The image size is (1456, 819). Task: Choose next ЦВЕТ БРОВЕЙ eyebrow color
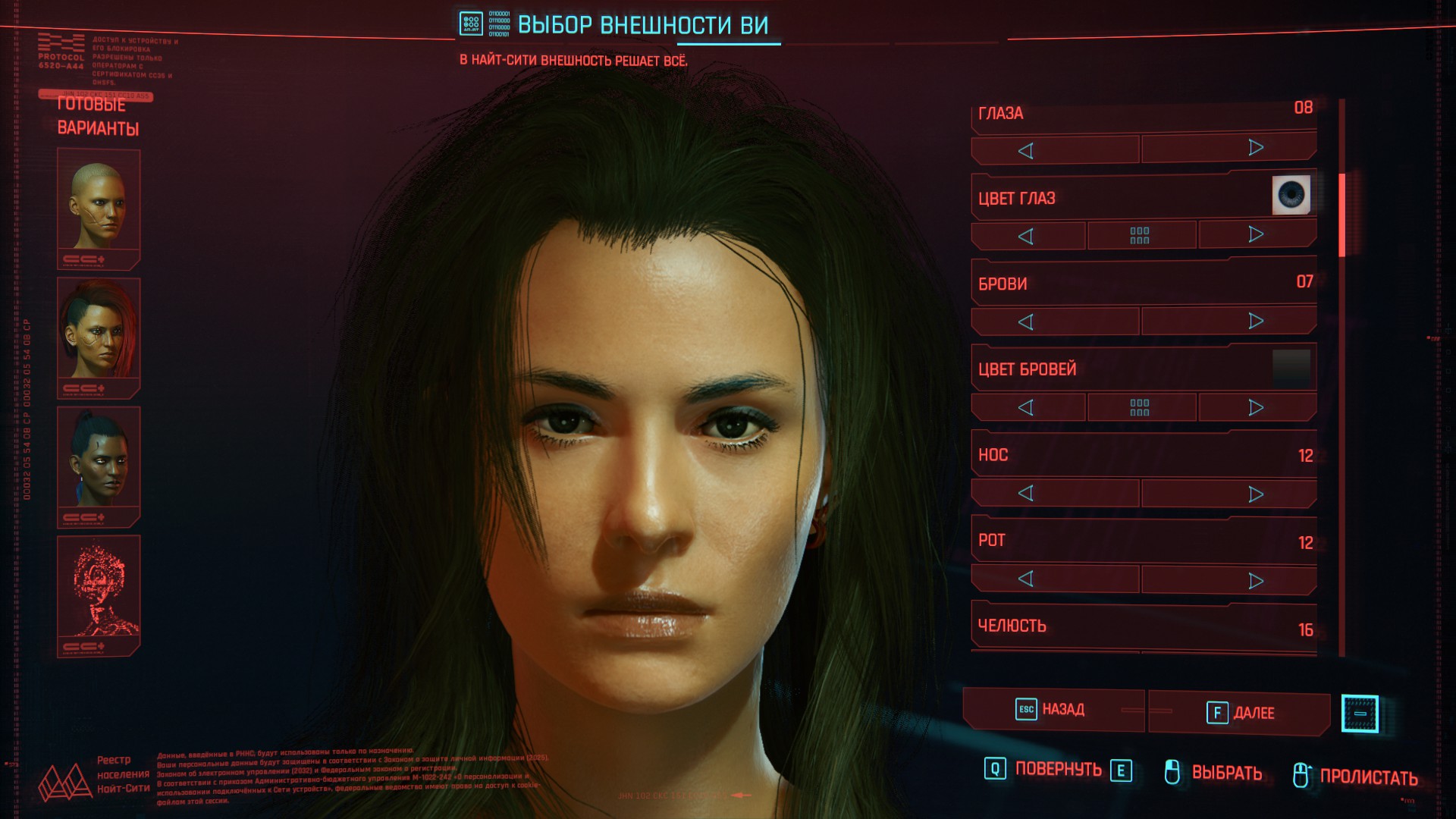coord(1256,408)
